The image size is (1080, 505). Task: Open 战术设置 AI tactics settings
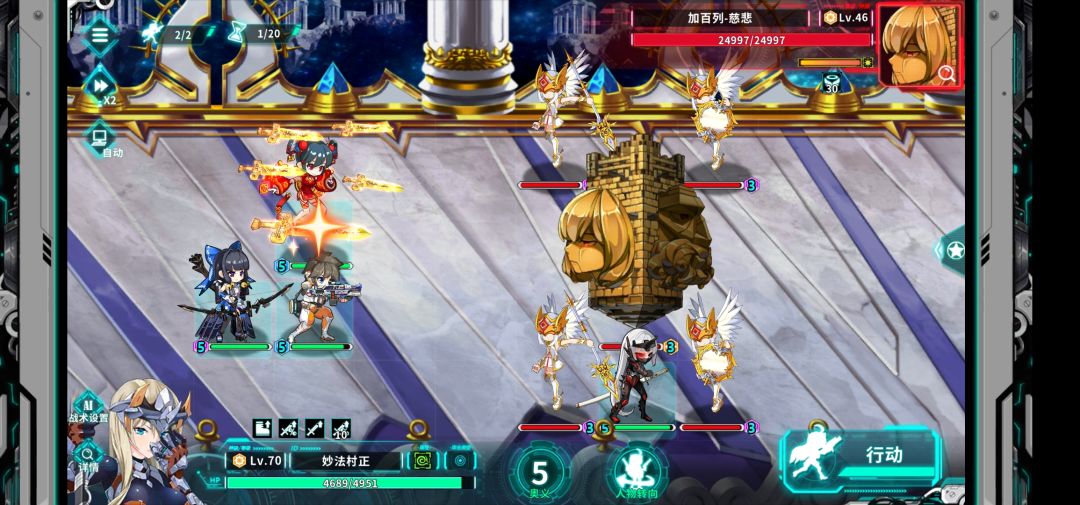88,406
